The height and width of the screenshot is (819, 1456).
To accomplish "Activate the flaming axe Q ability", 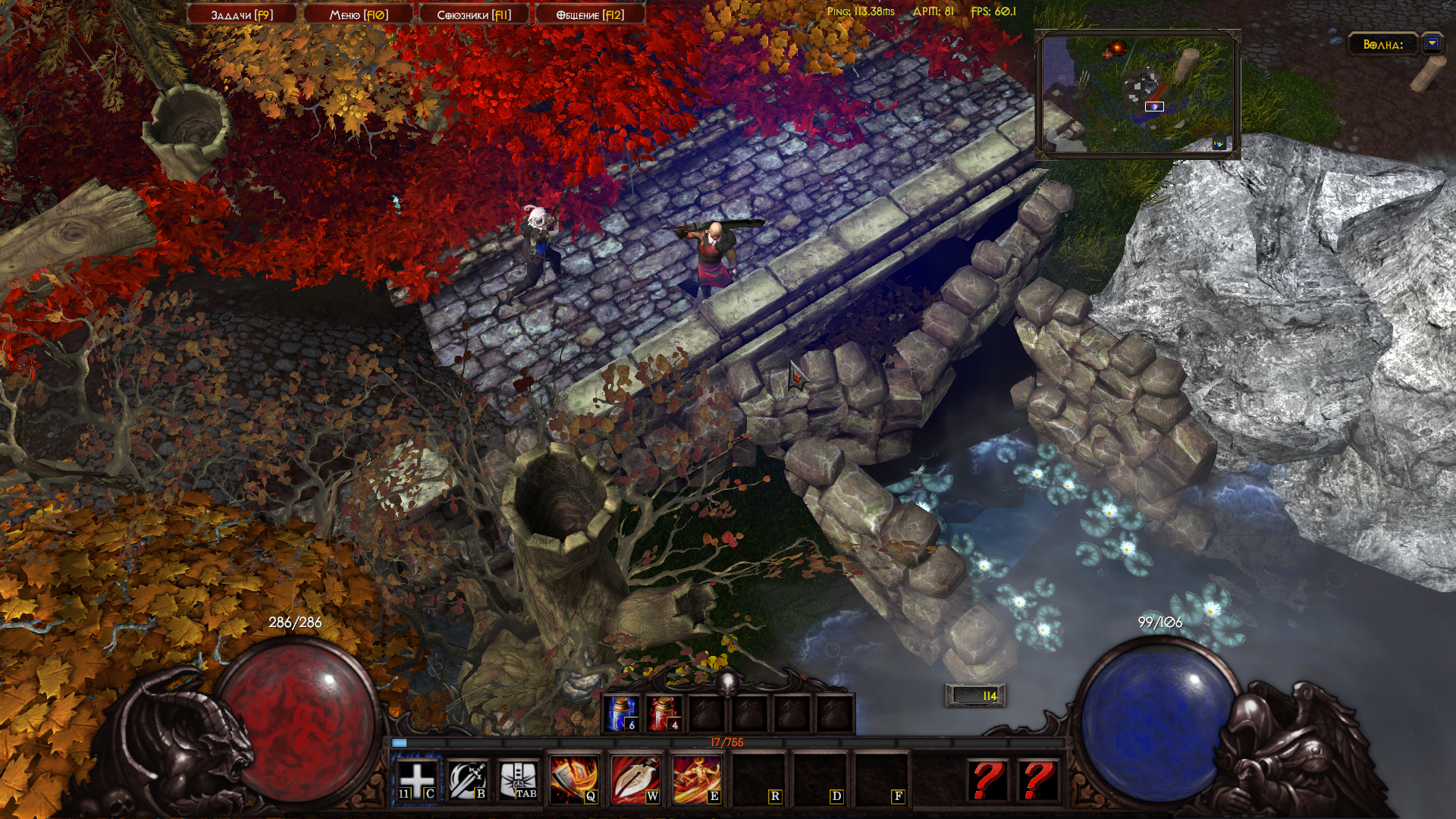I will pyautogui.click(x=574, y=780).
